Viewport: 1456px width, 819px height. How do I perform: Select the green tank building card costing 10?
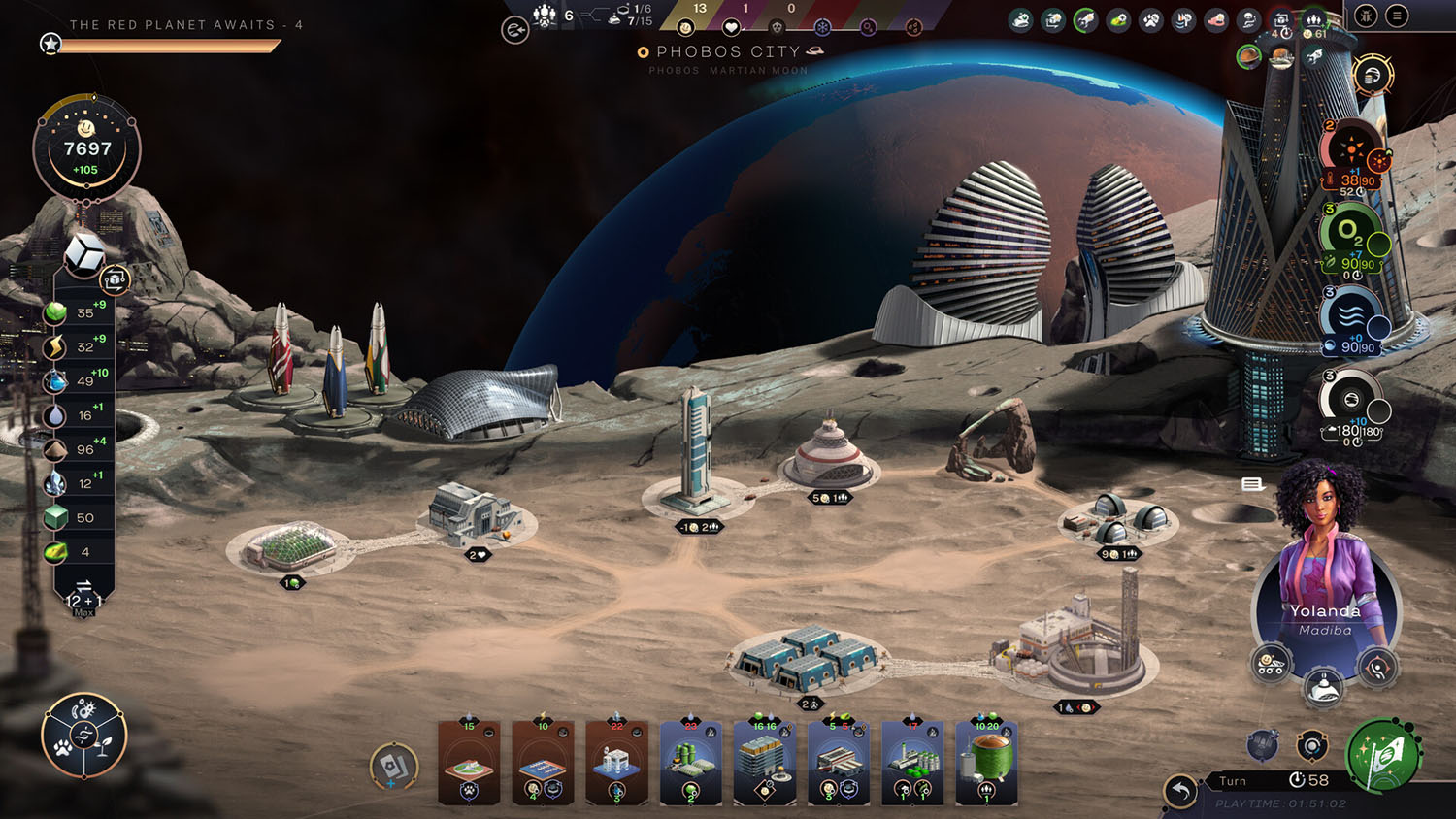(983, 767)
